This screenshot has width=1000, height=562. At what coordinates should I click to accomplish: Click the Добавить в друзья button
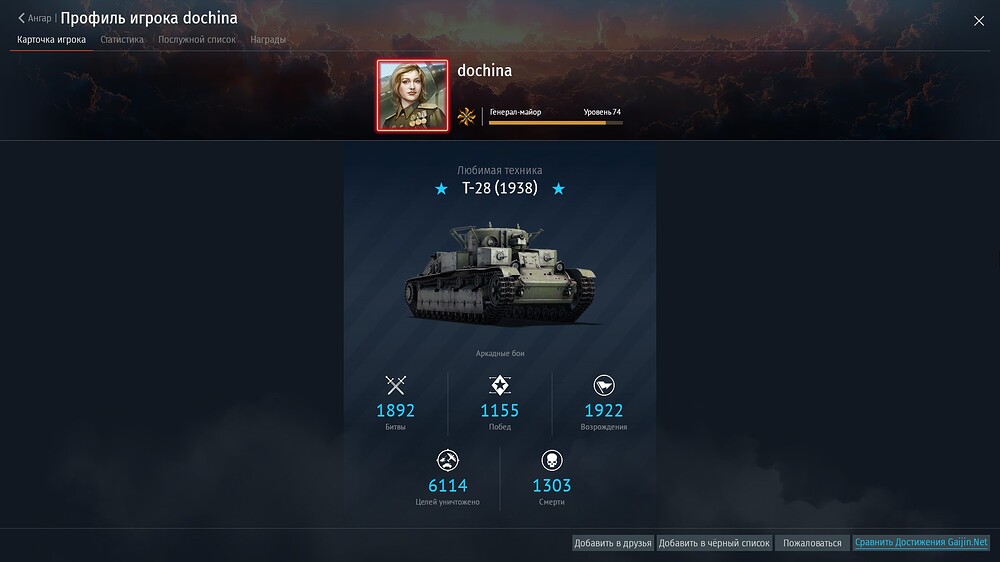click(613, 543)
